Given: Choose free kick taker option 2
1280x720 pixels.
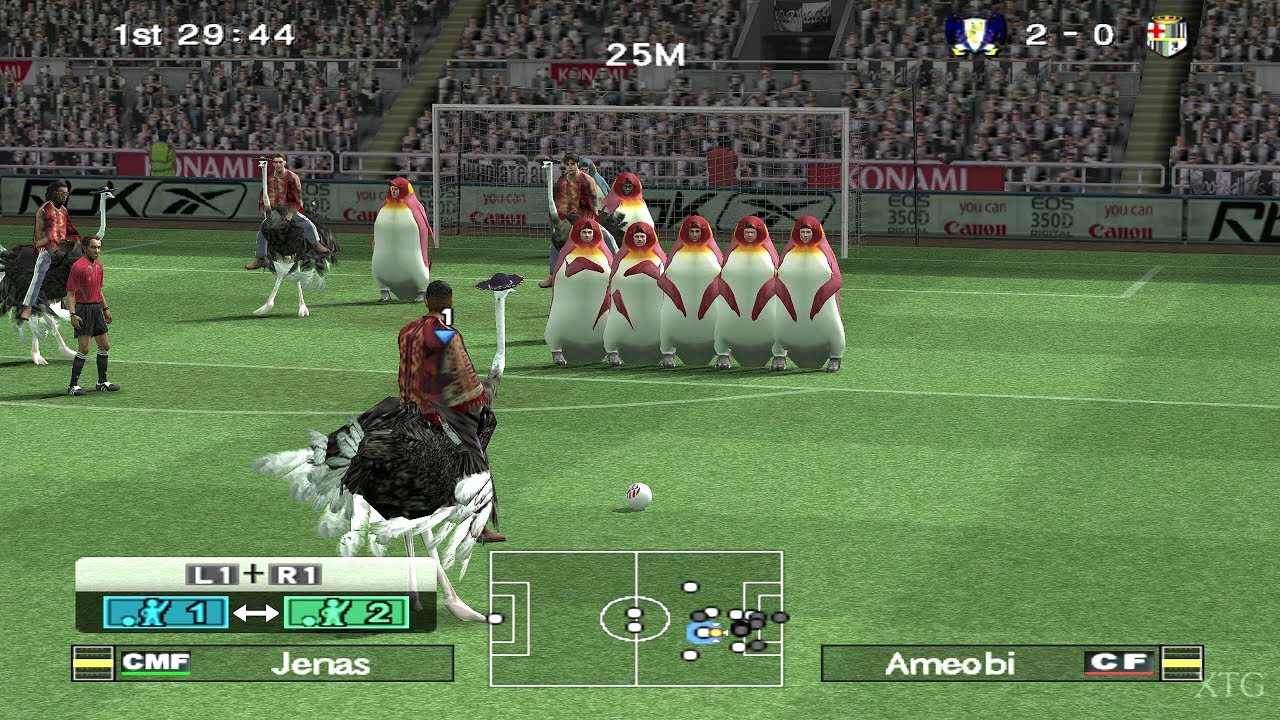Looking at the screenshot, I should click(x=346, y=612).
